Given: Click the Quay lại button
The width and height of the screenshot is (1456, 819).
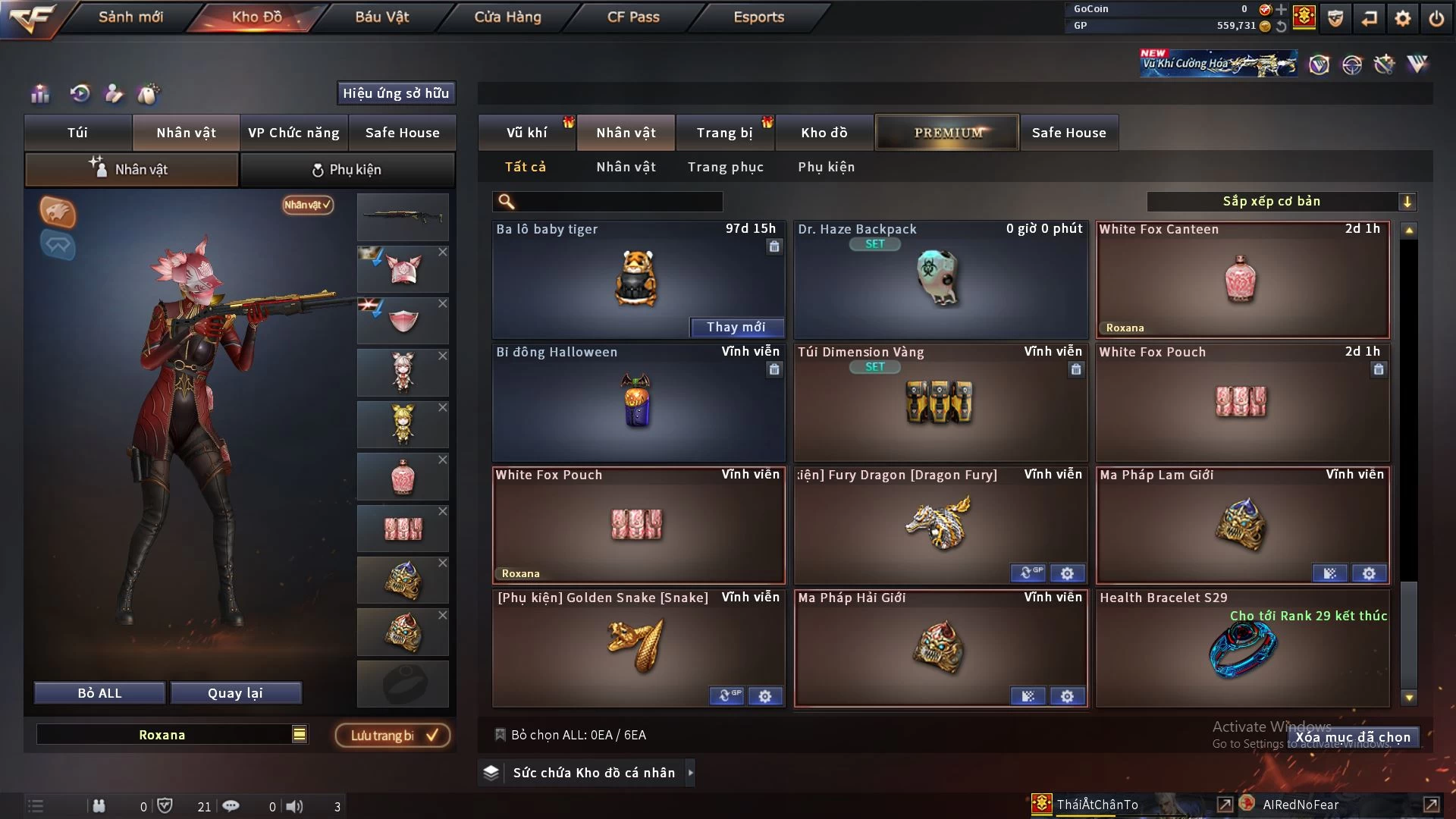Looking at the screenshot, I should pyautogui.click(x=235, y=693).
